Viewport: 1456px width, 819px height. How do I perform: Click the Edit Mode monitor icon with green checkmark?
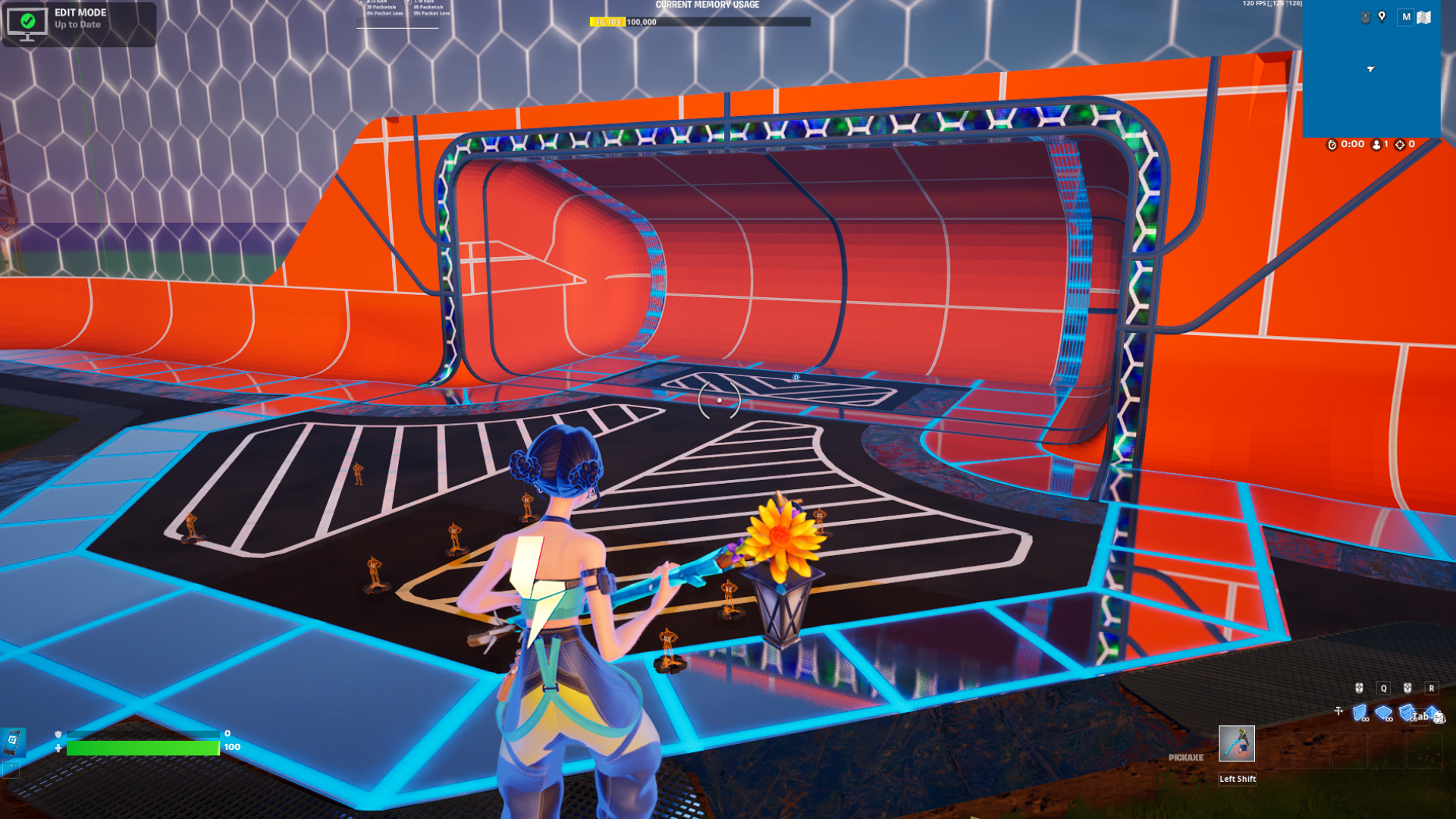[27, 24]
